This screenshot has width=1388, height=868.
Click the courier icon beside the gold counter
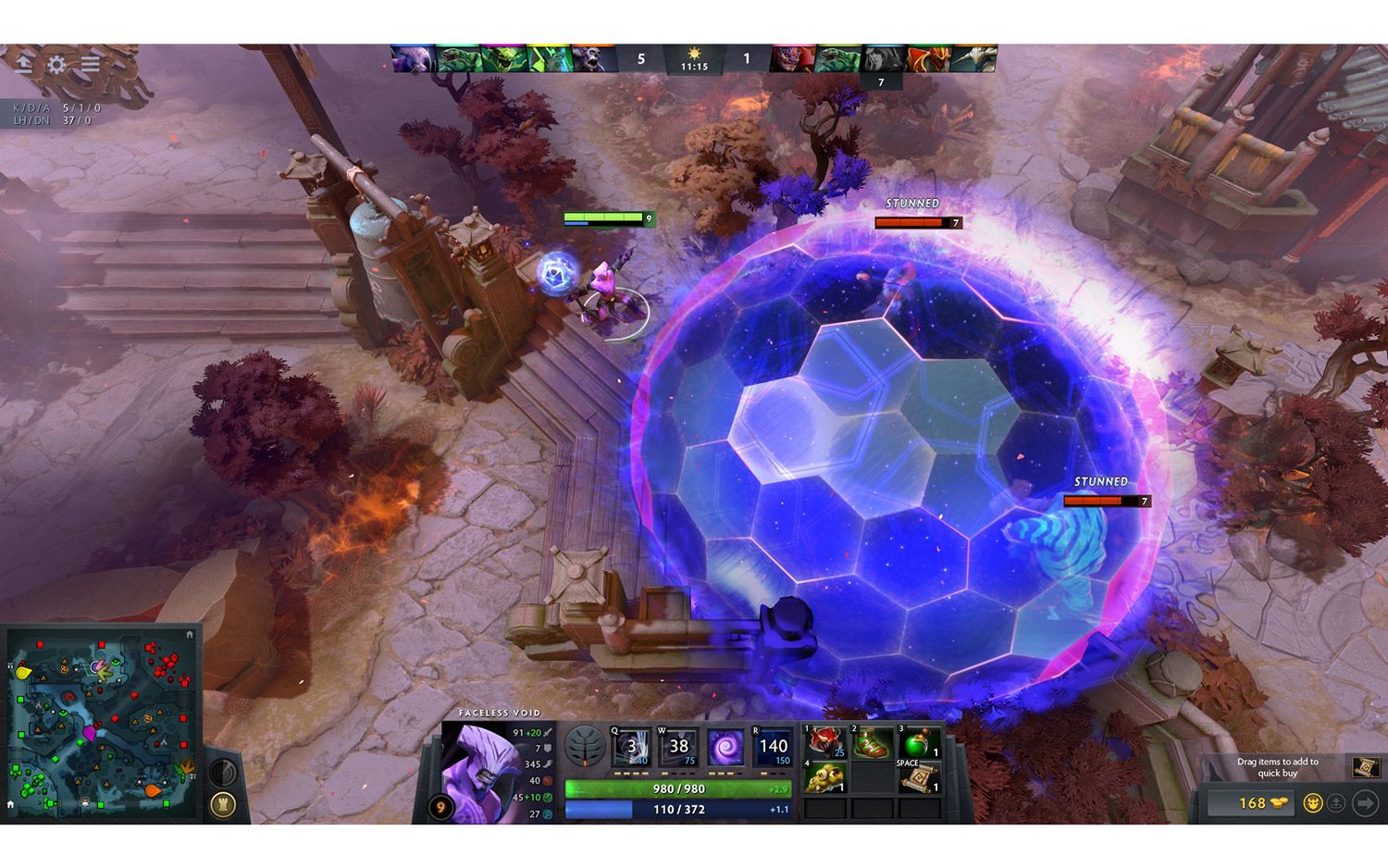click(x=1313, y=802)
